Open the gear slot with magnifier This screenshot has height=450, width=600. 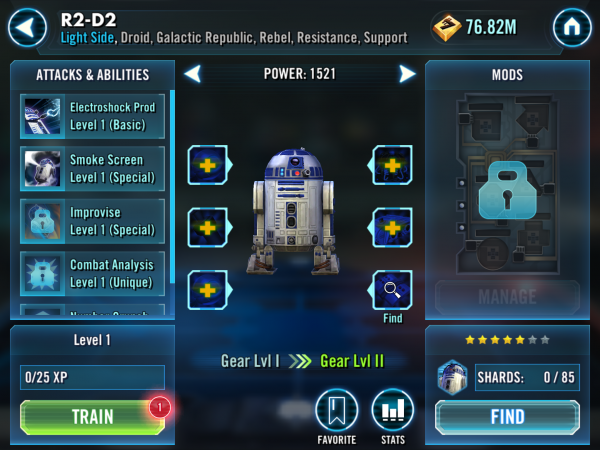coord(393,290)
